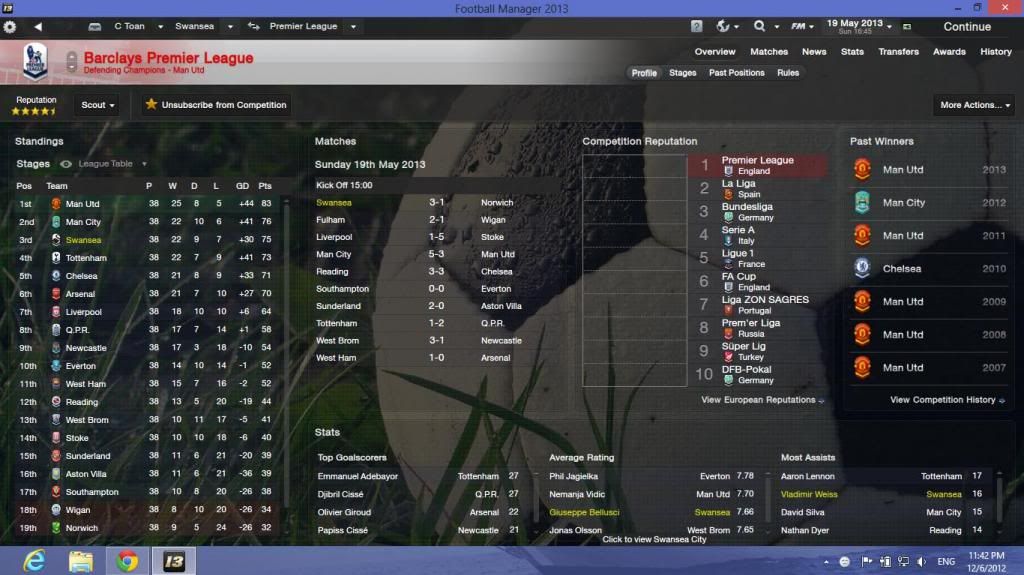Screen dimensions: 1024x575
Task: Switch to the Stats tab
Action: coord(852,52)
